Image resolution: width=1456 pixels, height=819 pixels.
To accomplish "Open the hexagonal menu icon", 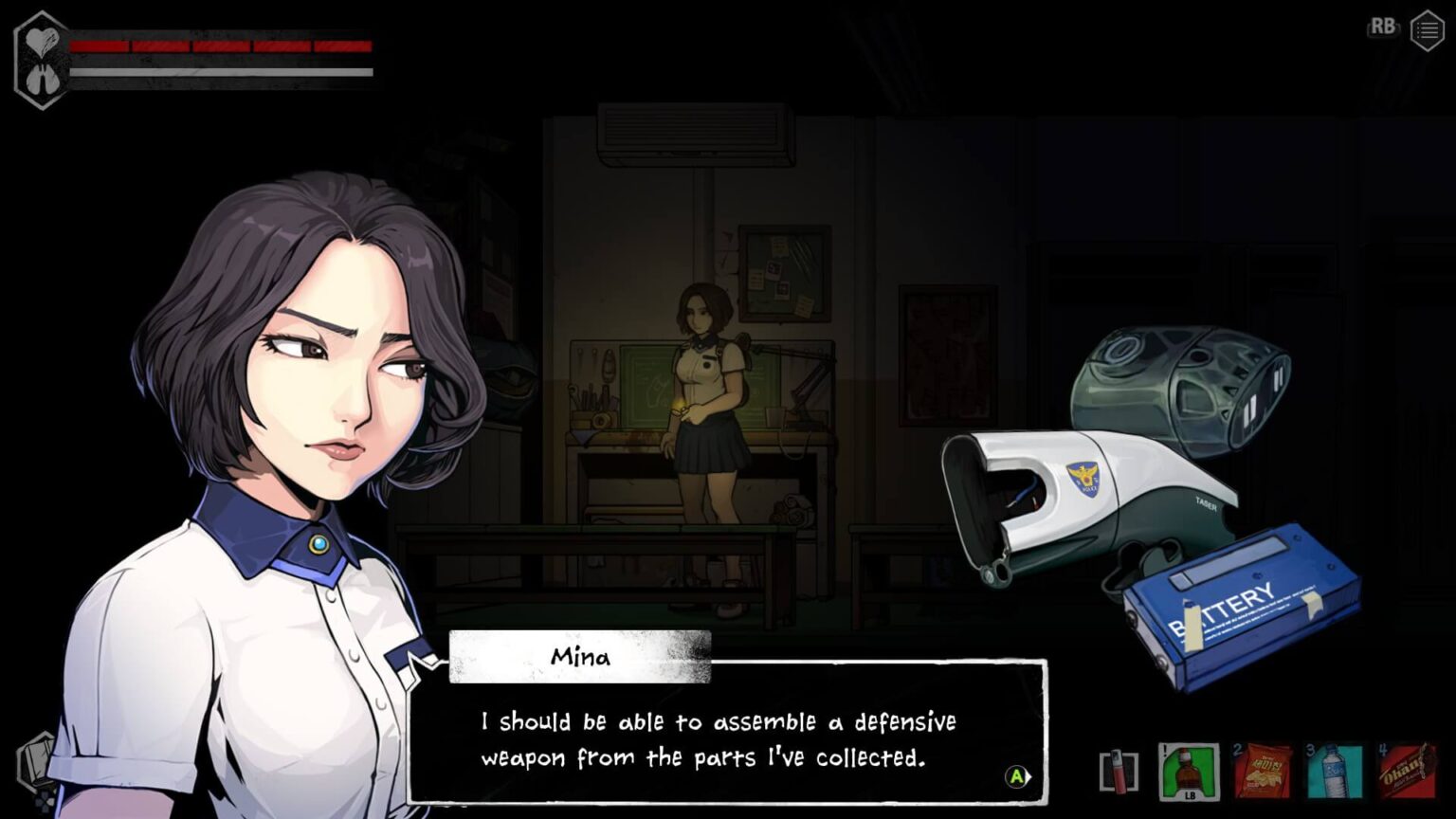I will click(x=1427, y=31).
